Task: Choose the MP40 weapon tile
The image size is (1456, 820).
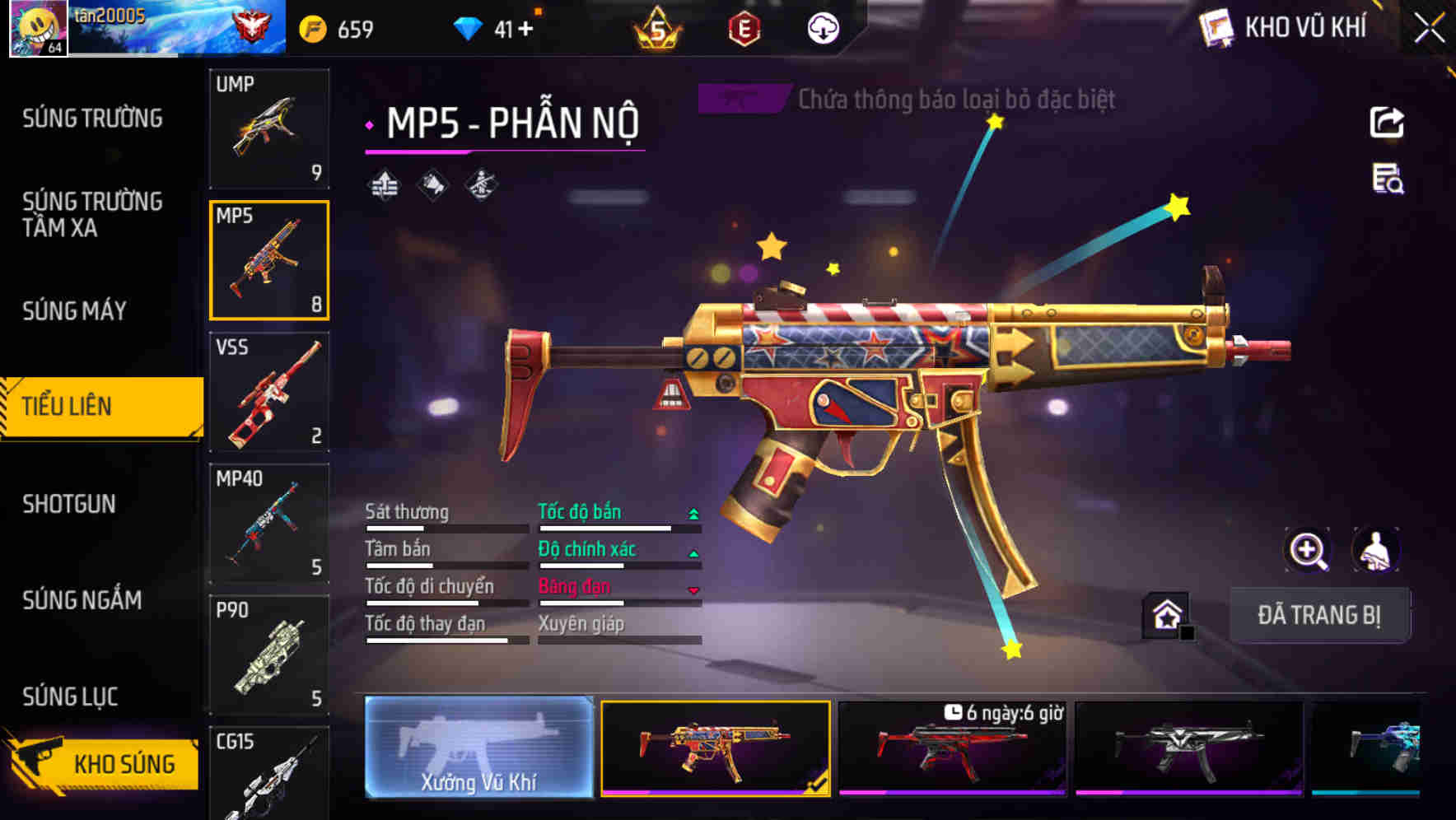Action: (x=269, y=524)
